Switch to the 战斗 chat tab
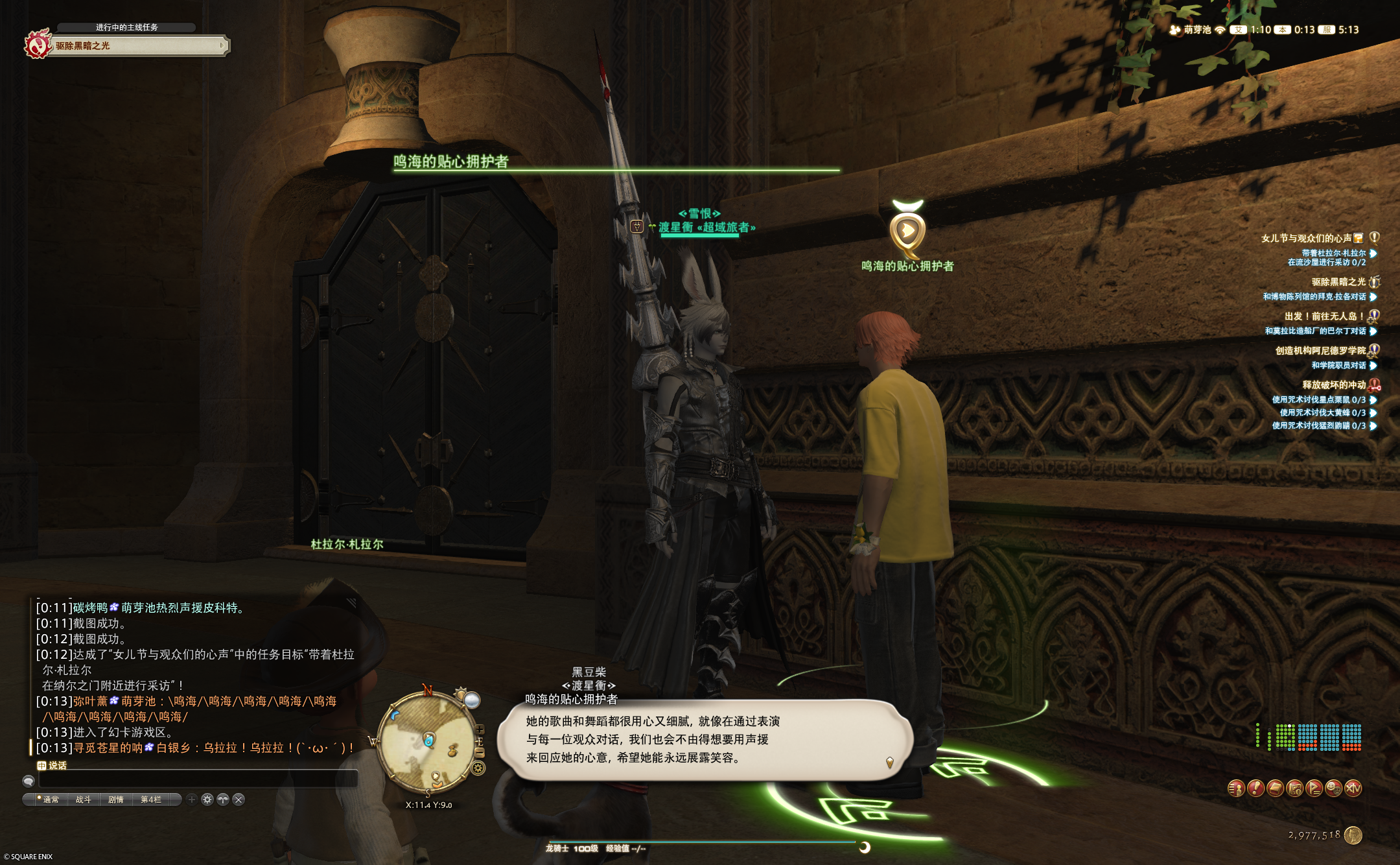 pos(84,800)
